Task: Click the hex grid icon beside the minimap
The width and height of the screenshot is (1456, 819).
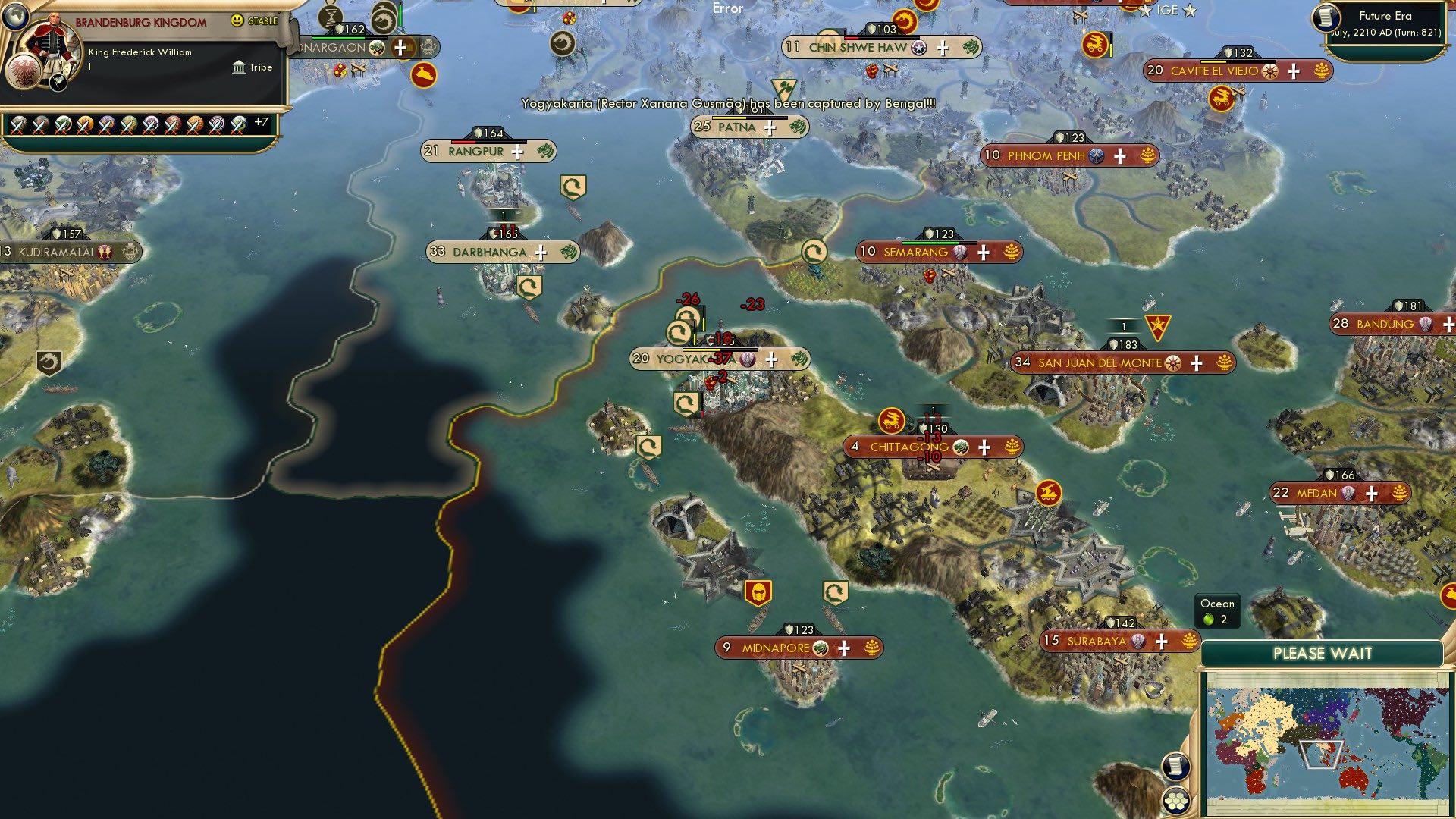Action: (1175, 801)
